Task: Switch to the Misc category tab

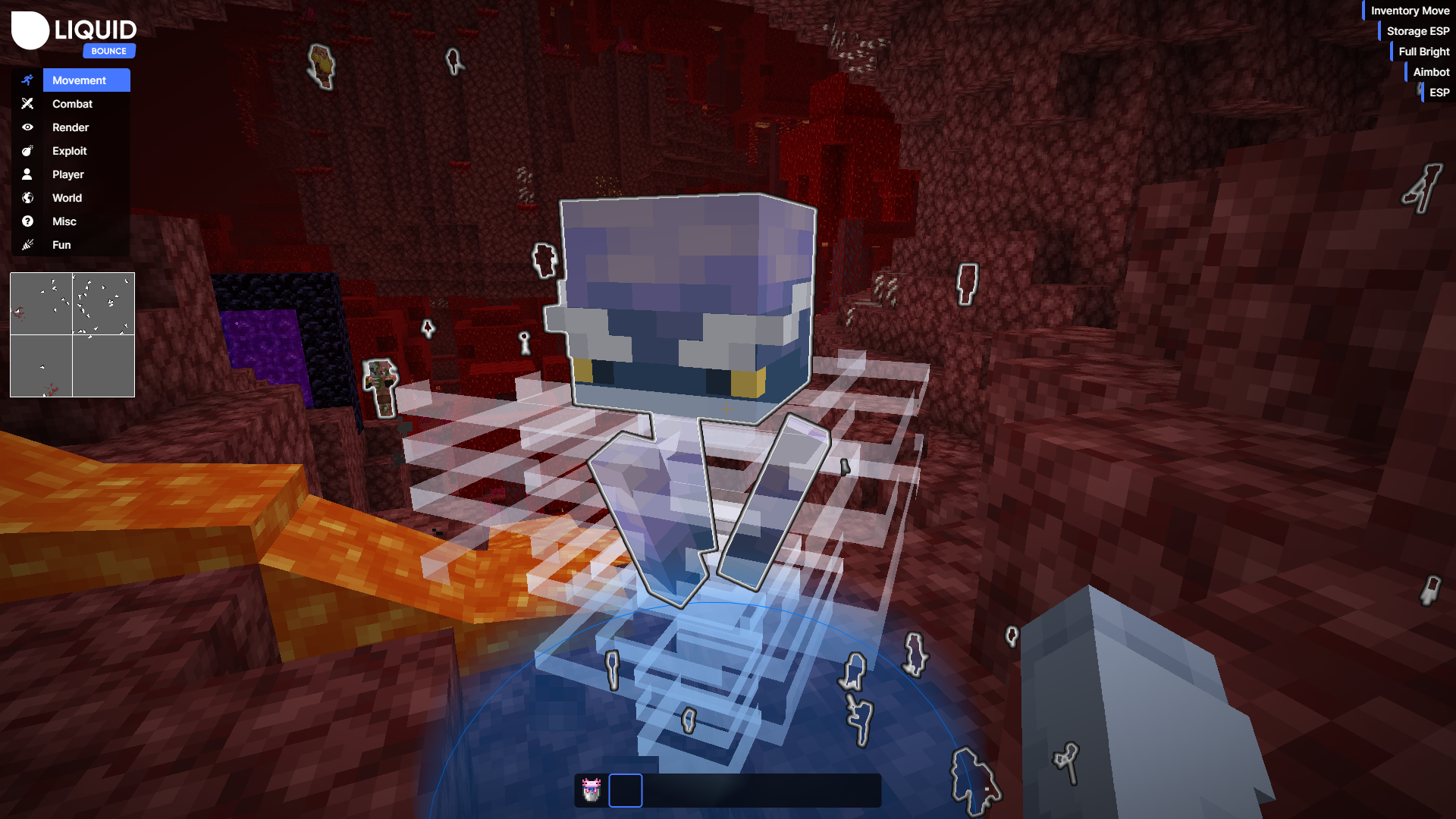Action: tap(64, 221)
